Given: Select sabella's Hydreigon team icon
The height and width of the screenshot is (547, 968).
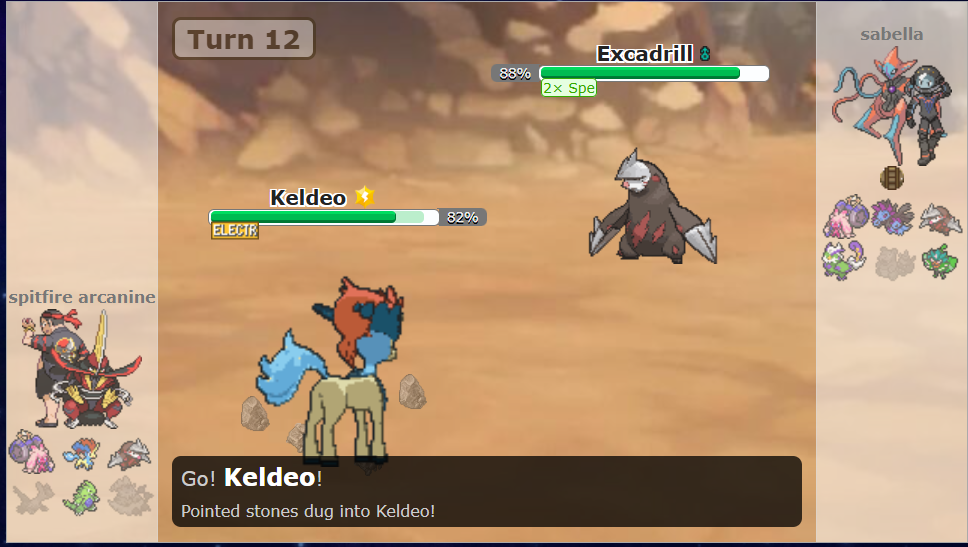Looking at the screenshot, I should 890,216.
